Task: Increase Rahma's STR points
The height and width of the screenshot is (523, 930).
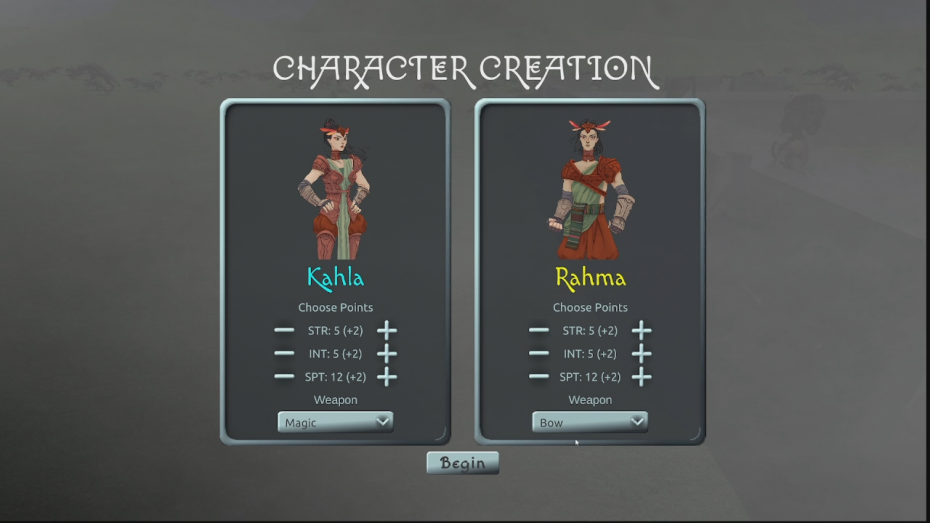Action: [x=641, y=330]
